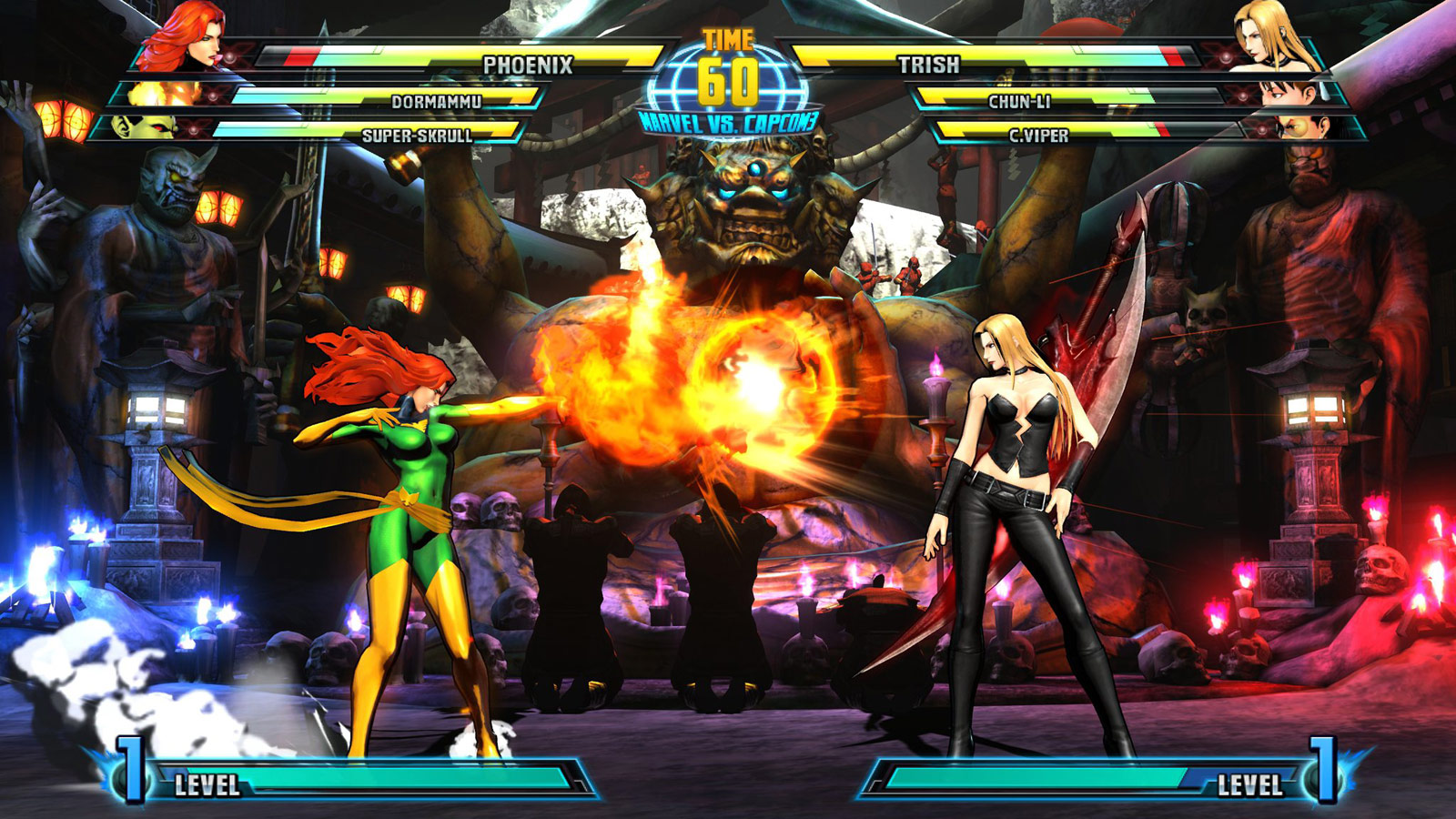
Task: Click the TIME counter showing 60
Action: coord(728,59)
